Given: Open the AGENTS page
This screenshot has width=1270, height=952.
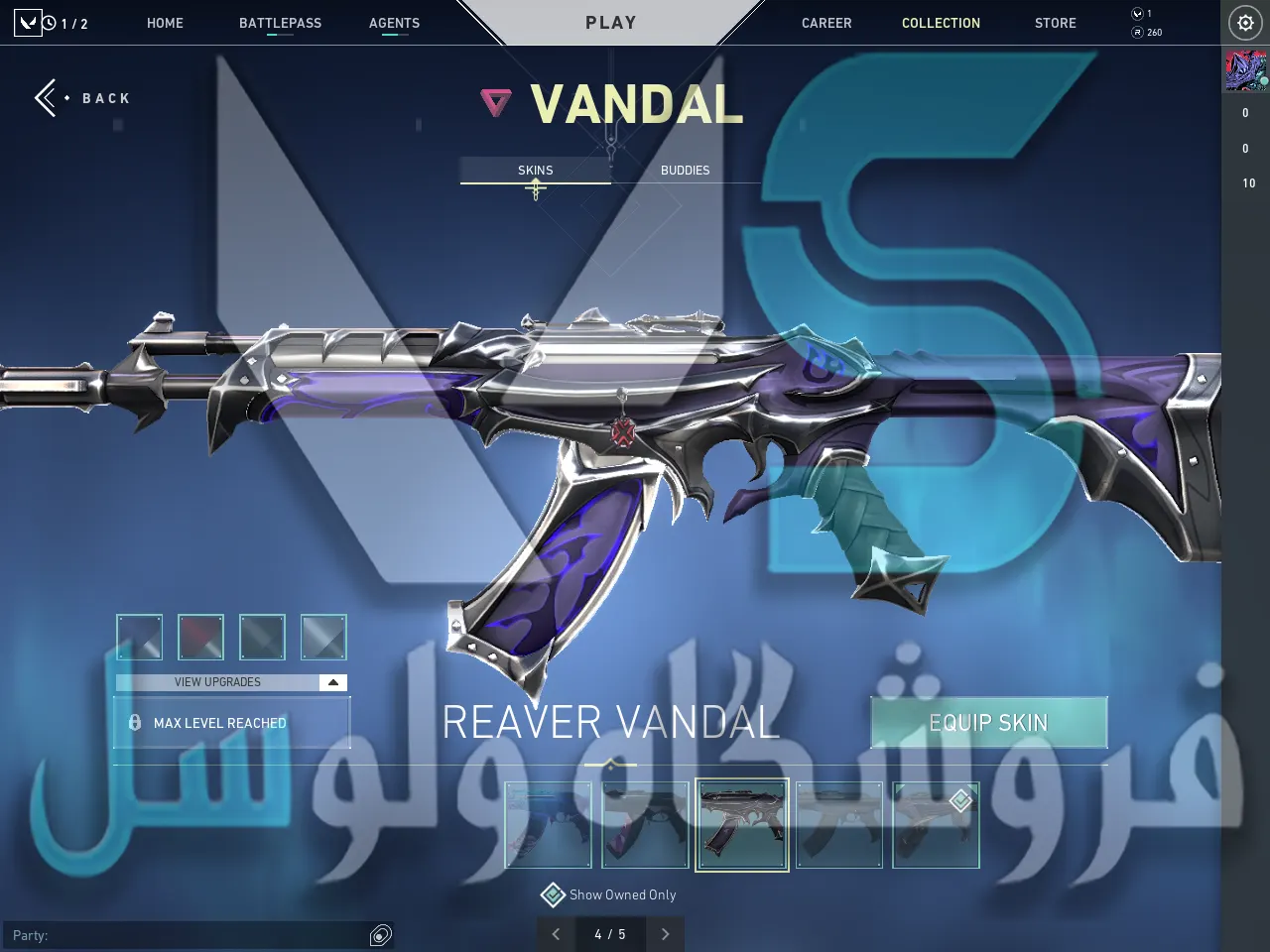Looking at the screenshot, I should click(x=394, y=23).
